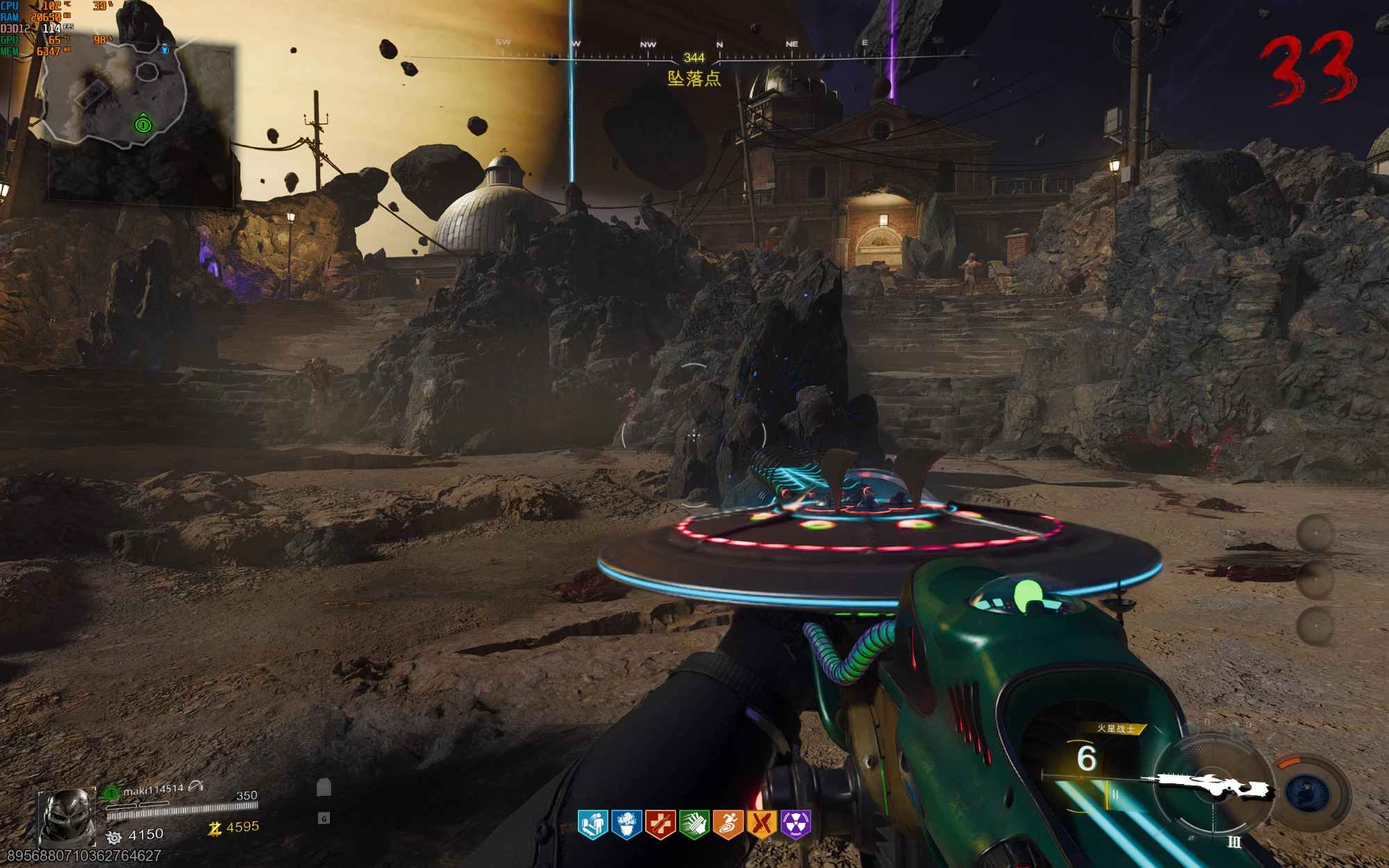Viewport: 1389px width, 868px height.
Task: Click the 坠落点 objective label on compass
Action: click(x=694, y=78)
